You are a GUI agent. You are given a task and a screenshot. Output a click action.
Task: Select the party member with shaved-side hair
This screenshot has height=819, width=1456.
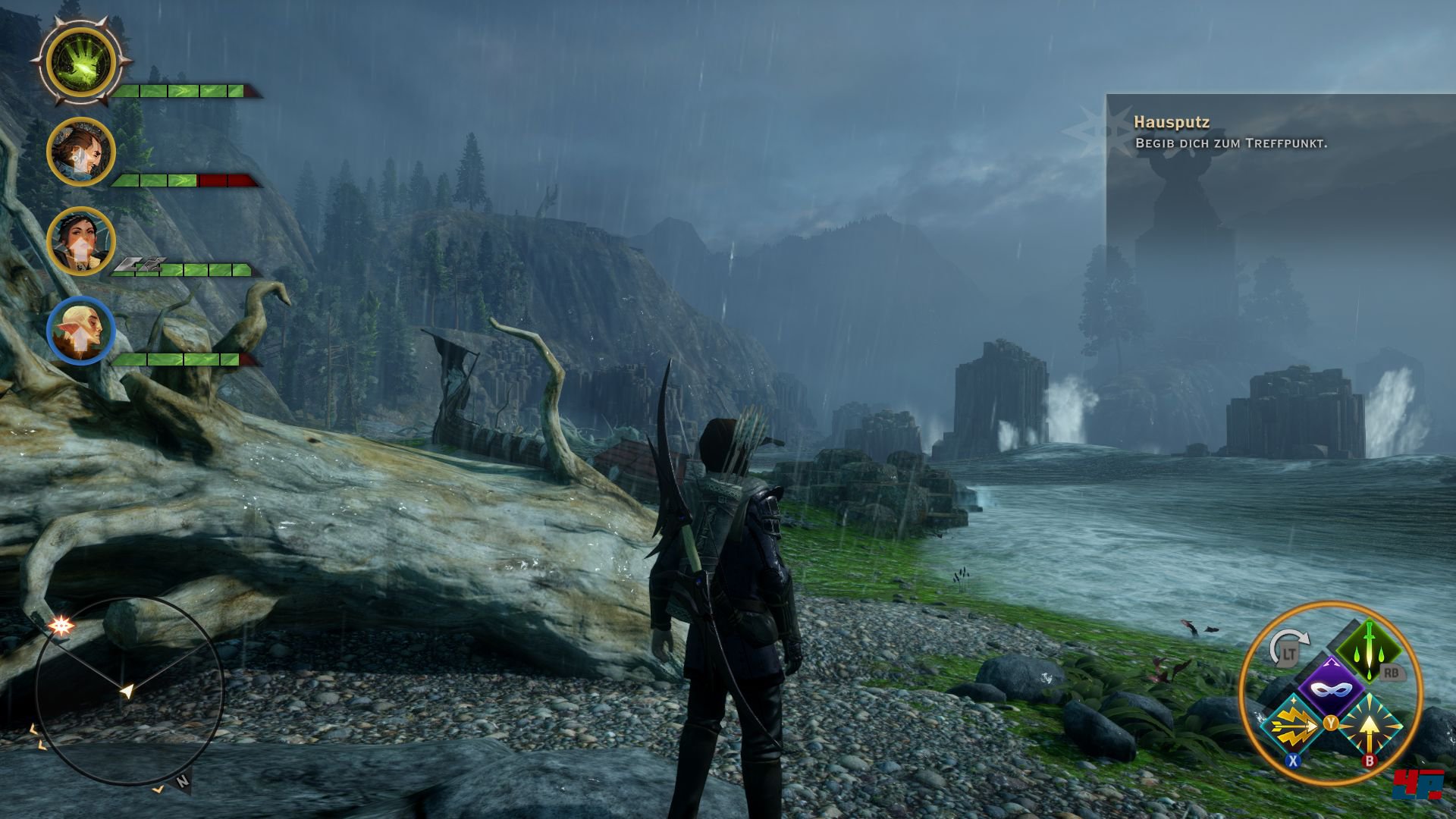(81, 152)
